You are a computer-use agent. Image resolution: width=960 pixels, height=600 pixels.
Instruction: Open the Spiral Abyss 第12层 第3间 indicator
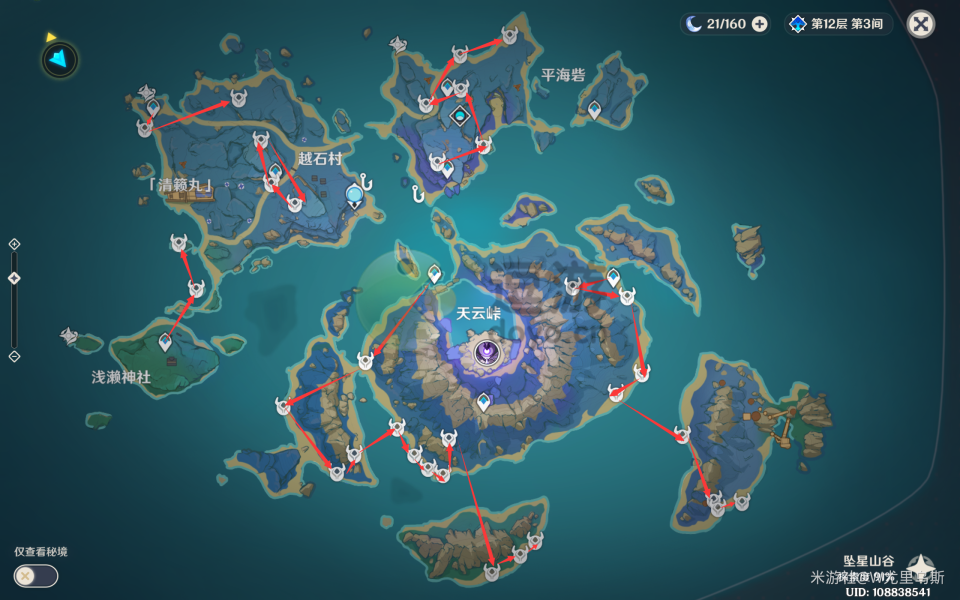838,24
